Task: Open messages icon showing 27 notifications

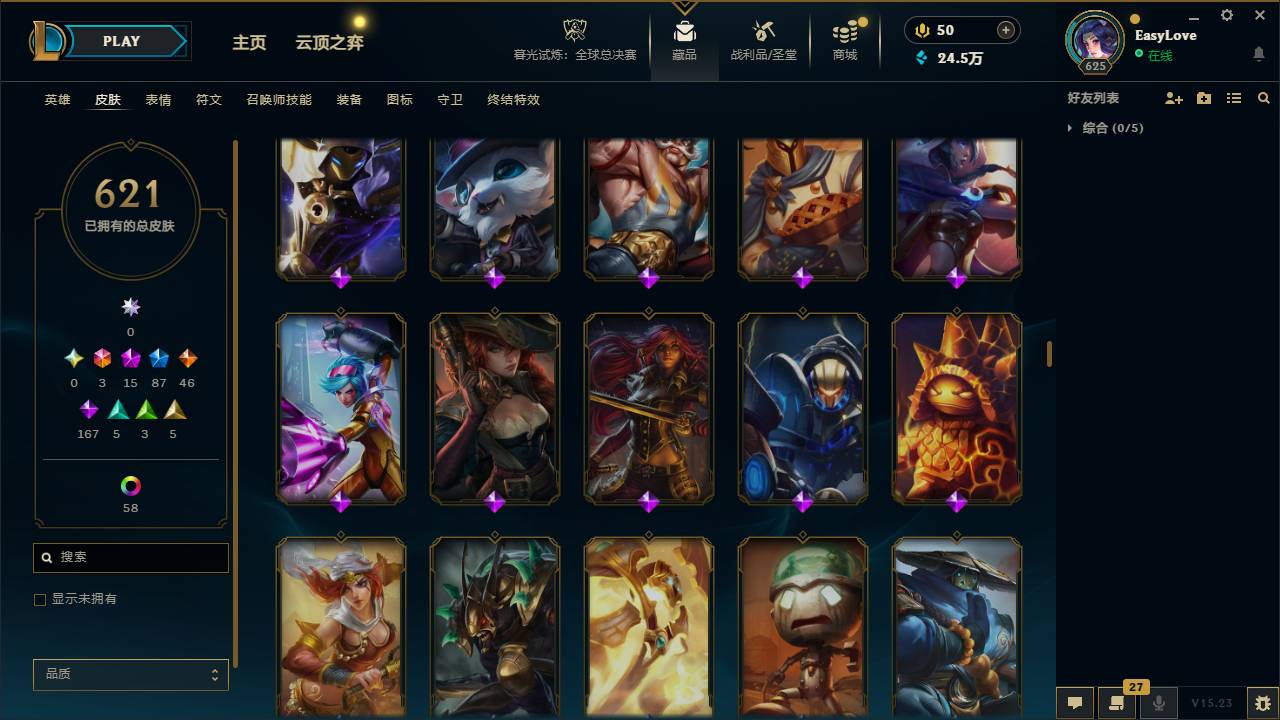Action: coord(1117,703)
